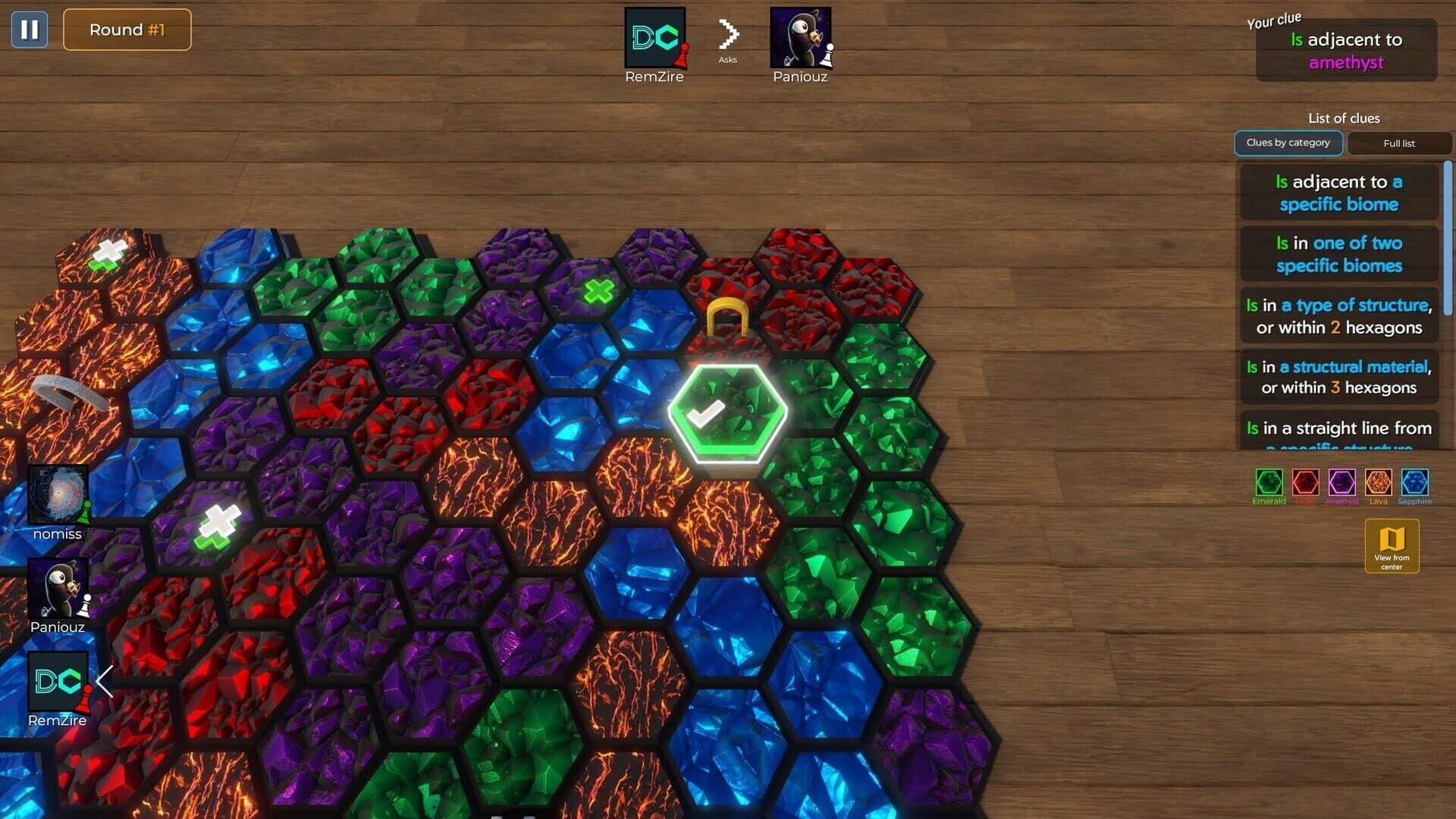Click the Round #1 button

[127, 30]
